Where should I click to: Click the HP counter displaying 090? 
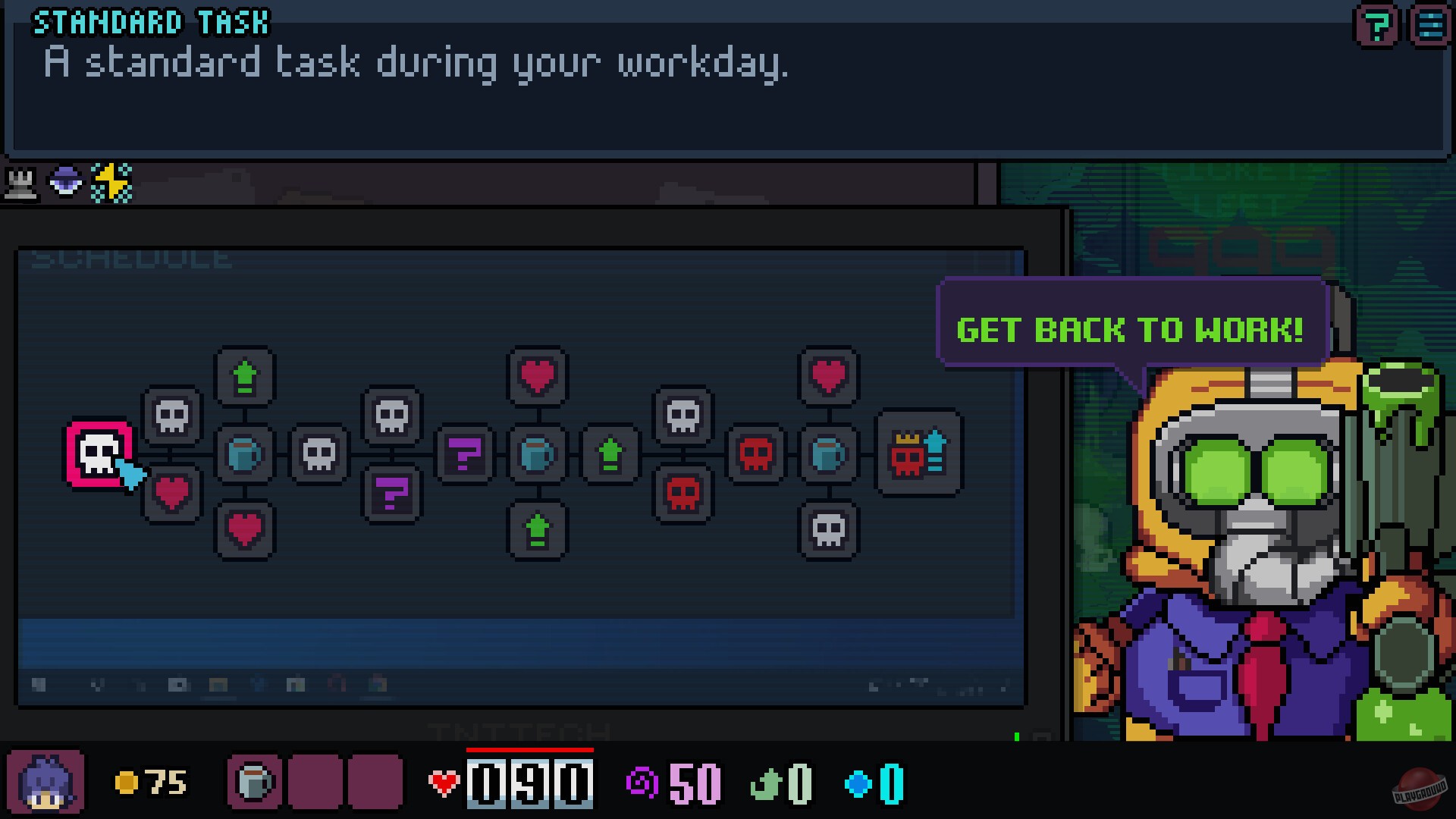[x=529, y=782]
